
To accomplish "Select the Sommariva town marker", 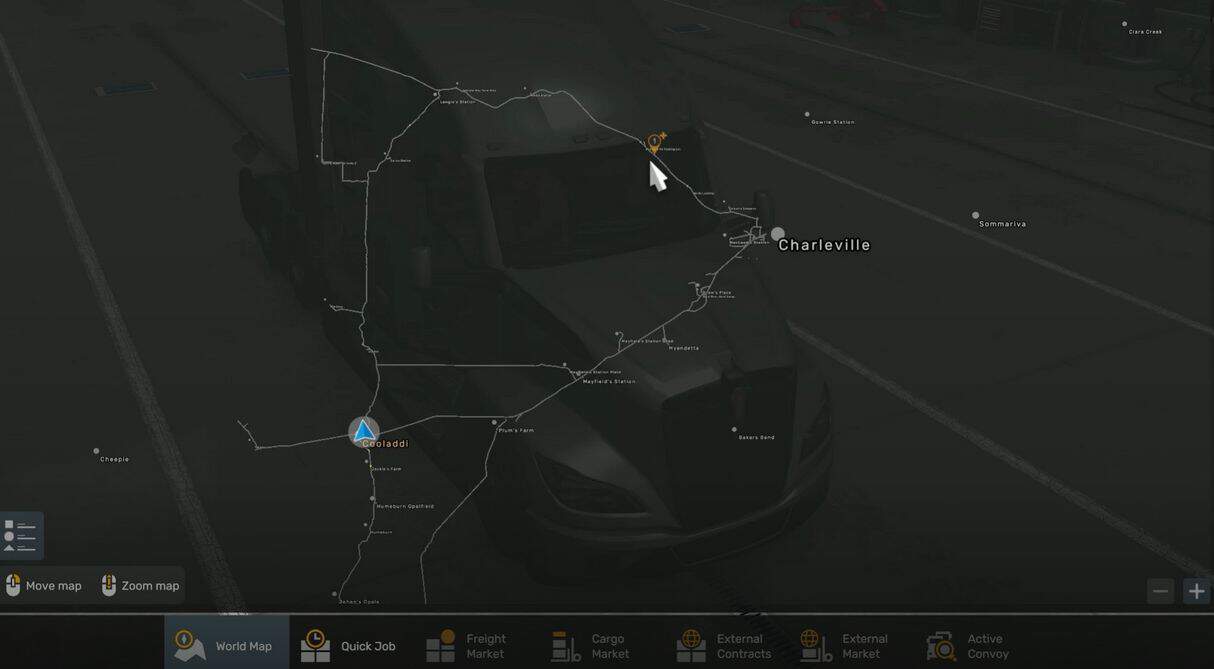I will (976, 215).
